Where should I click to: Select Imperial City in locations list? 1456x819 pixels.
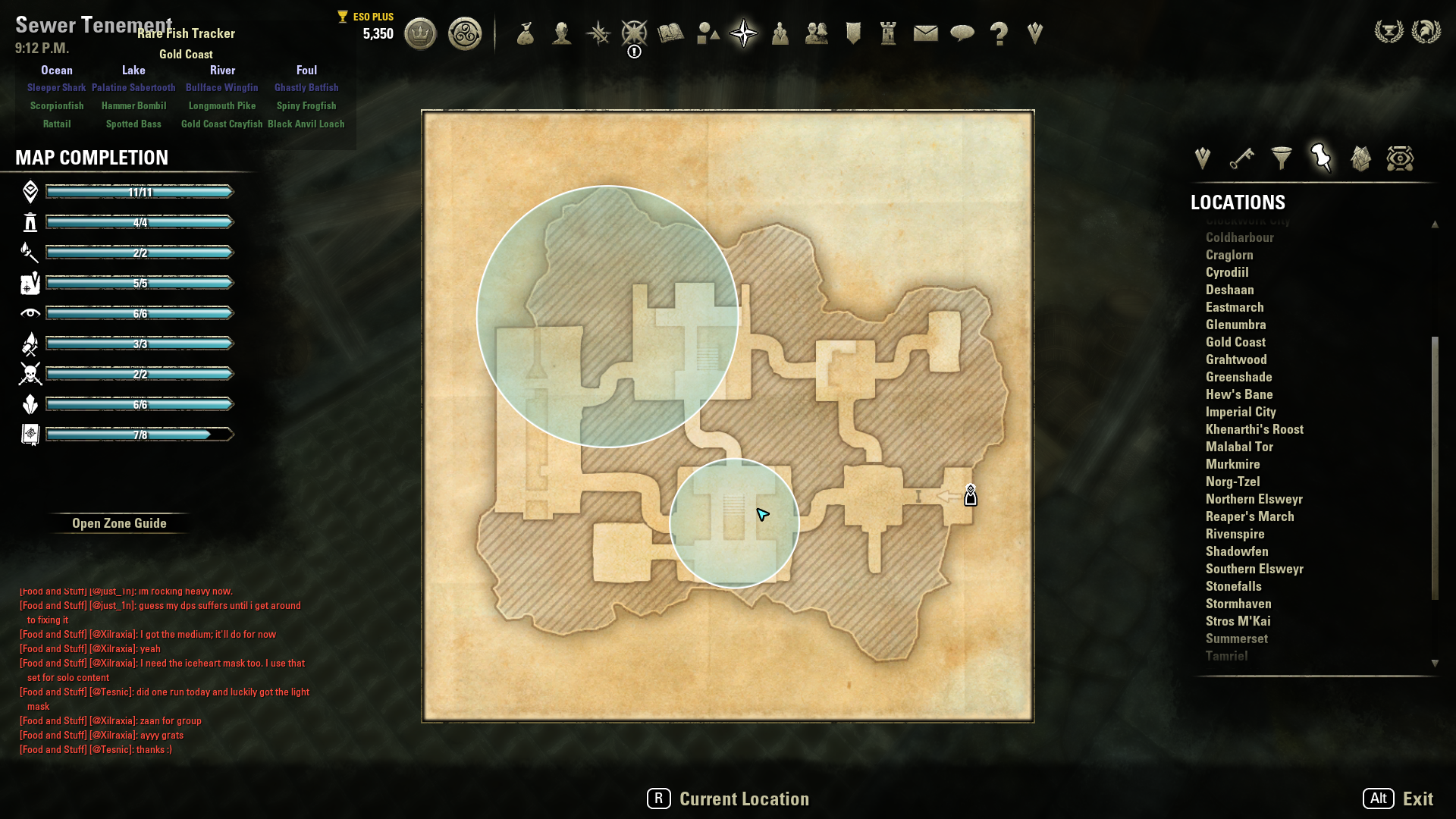tap(1241, 412)
